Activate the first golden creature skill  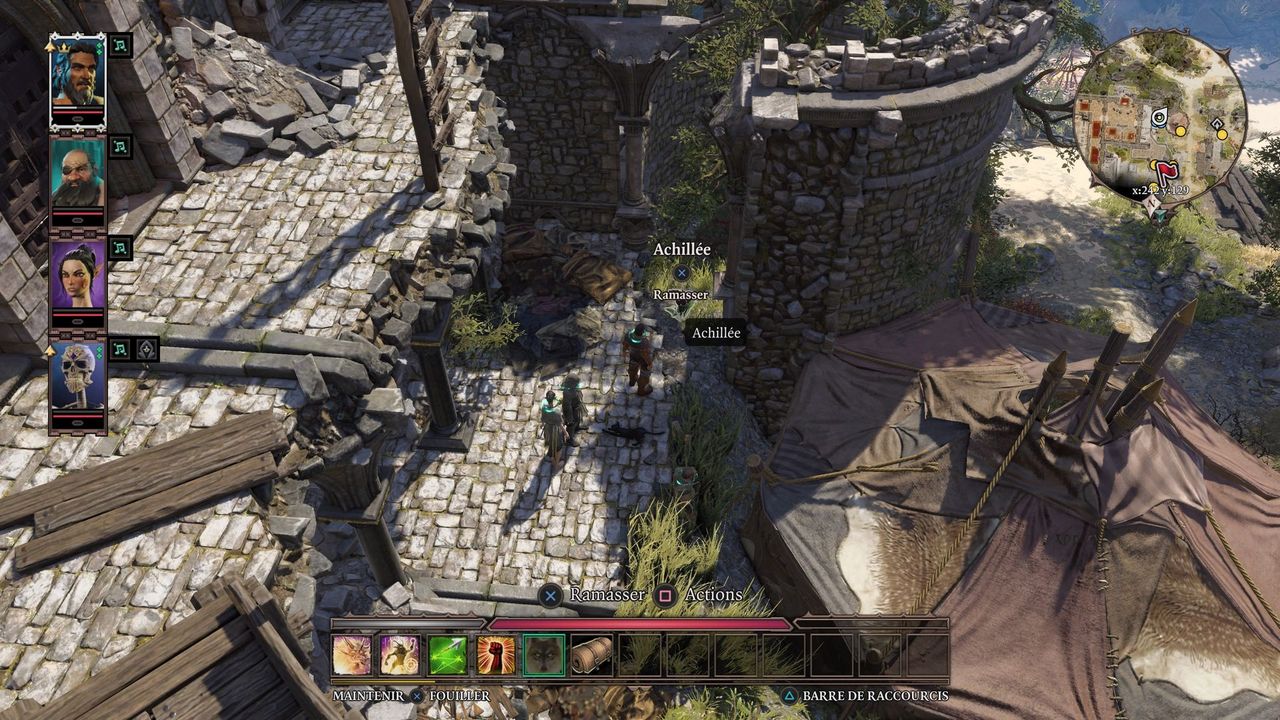352,655
